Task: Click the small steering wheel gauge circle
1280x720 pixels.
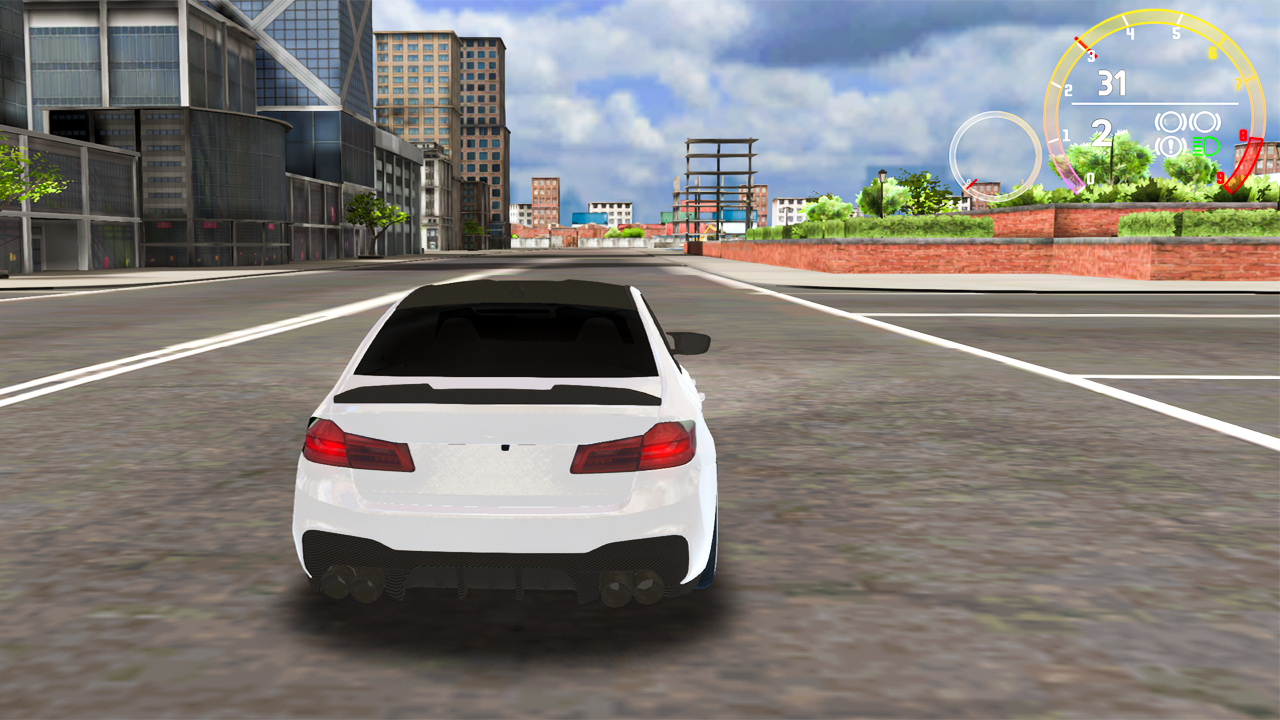Action: coord(993,154)
